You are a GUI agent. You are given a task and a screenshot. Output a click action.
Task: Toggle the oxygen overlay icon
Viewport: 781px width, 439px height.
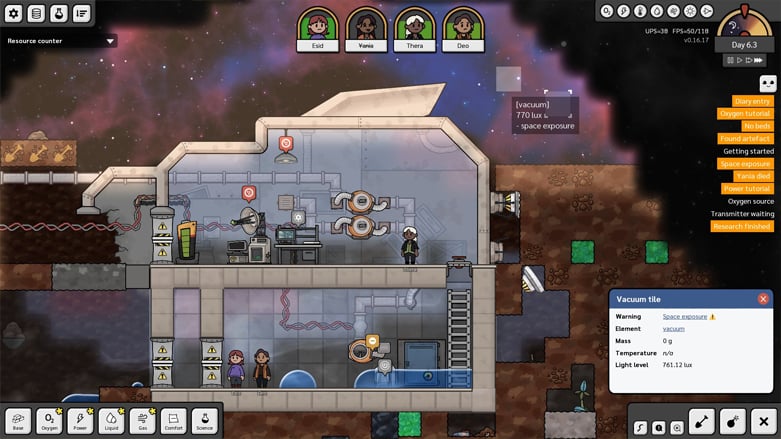click(x=607, y=12)
